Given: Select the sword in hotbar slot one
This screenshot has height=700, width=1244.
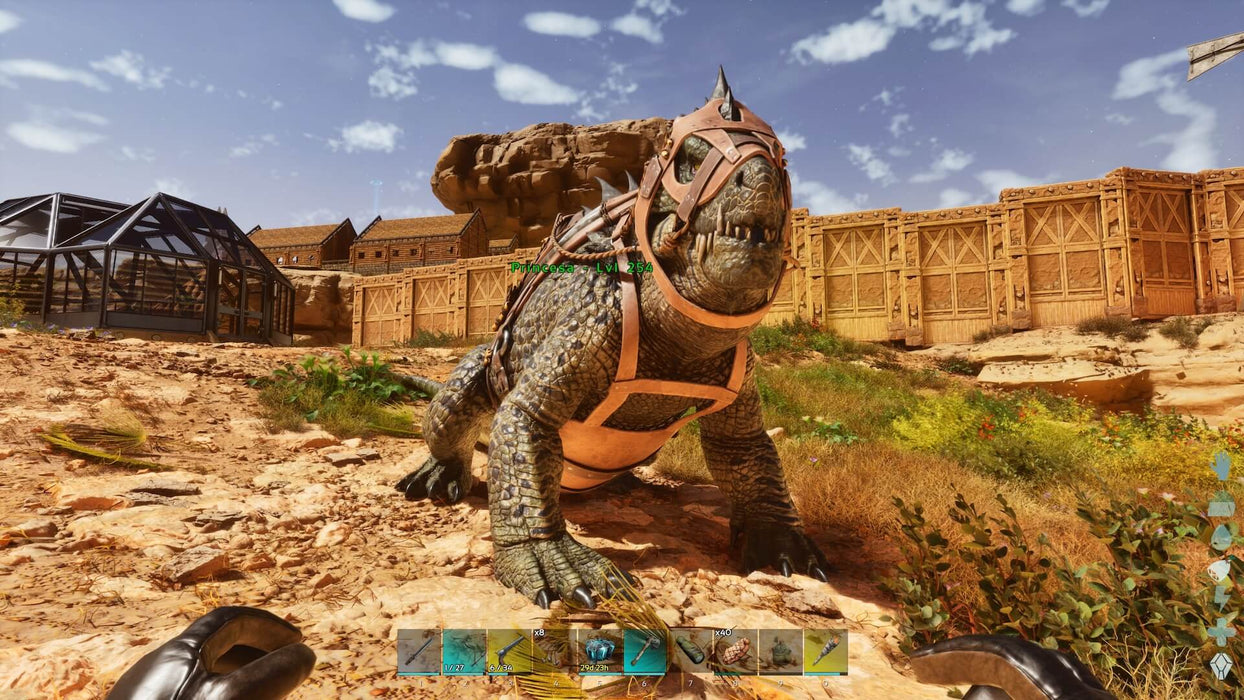Looking at the screenshot, I should [x=419, y=651].
